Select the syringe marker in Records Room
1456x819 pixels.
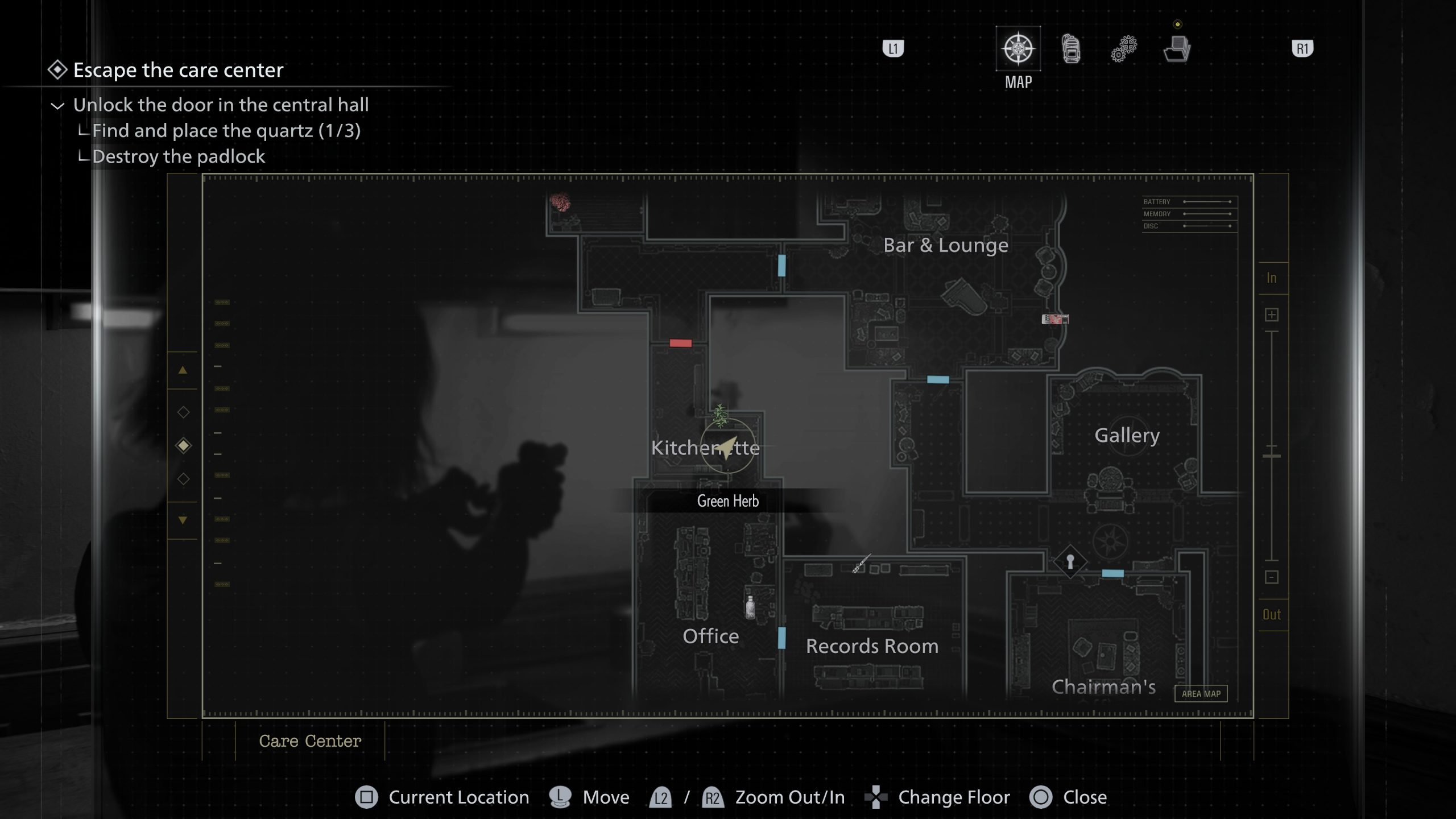click(x=861, y=564)
